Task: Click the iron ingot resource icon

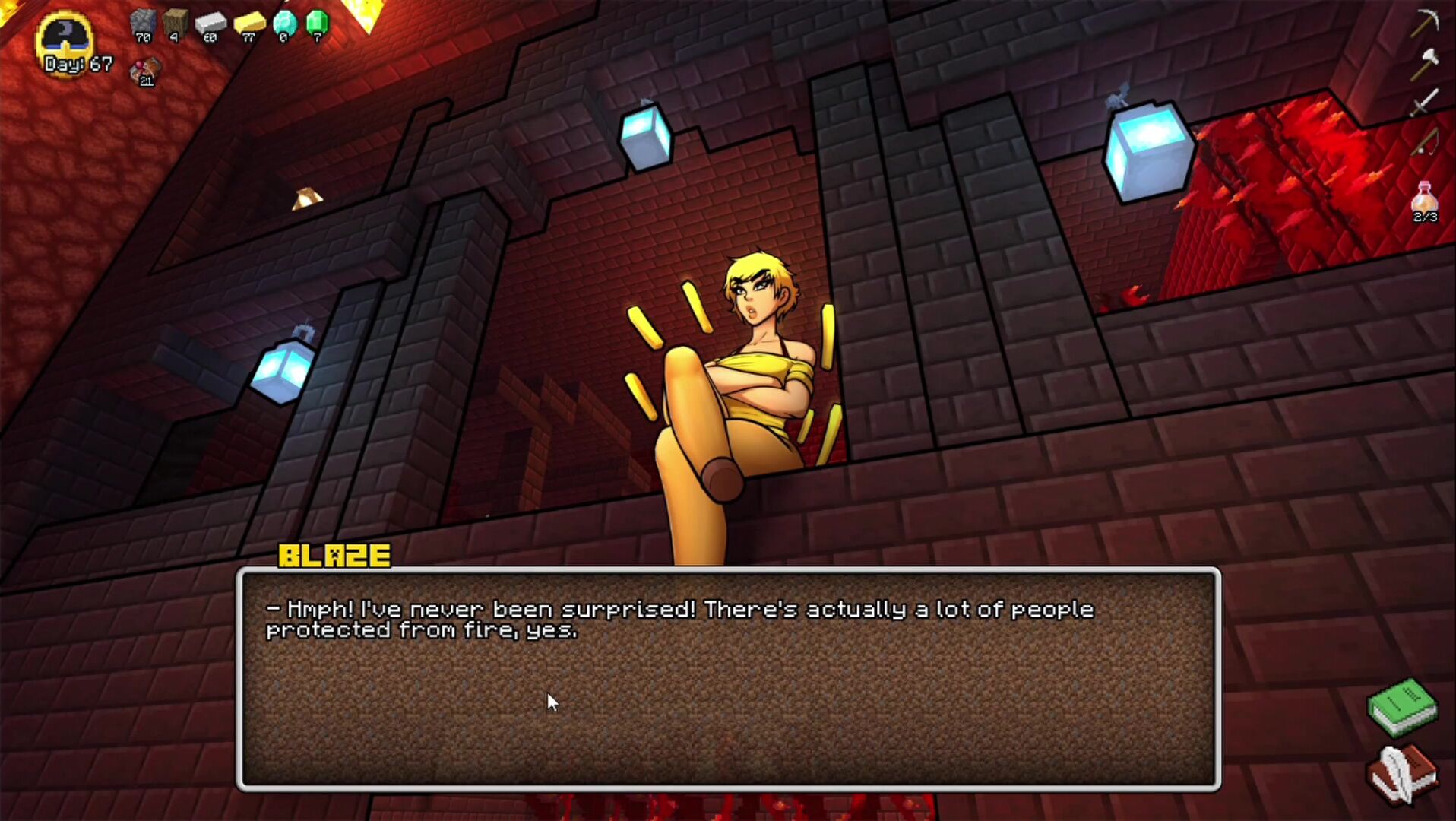Action: (210, 25)
